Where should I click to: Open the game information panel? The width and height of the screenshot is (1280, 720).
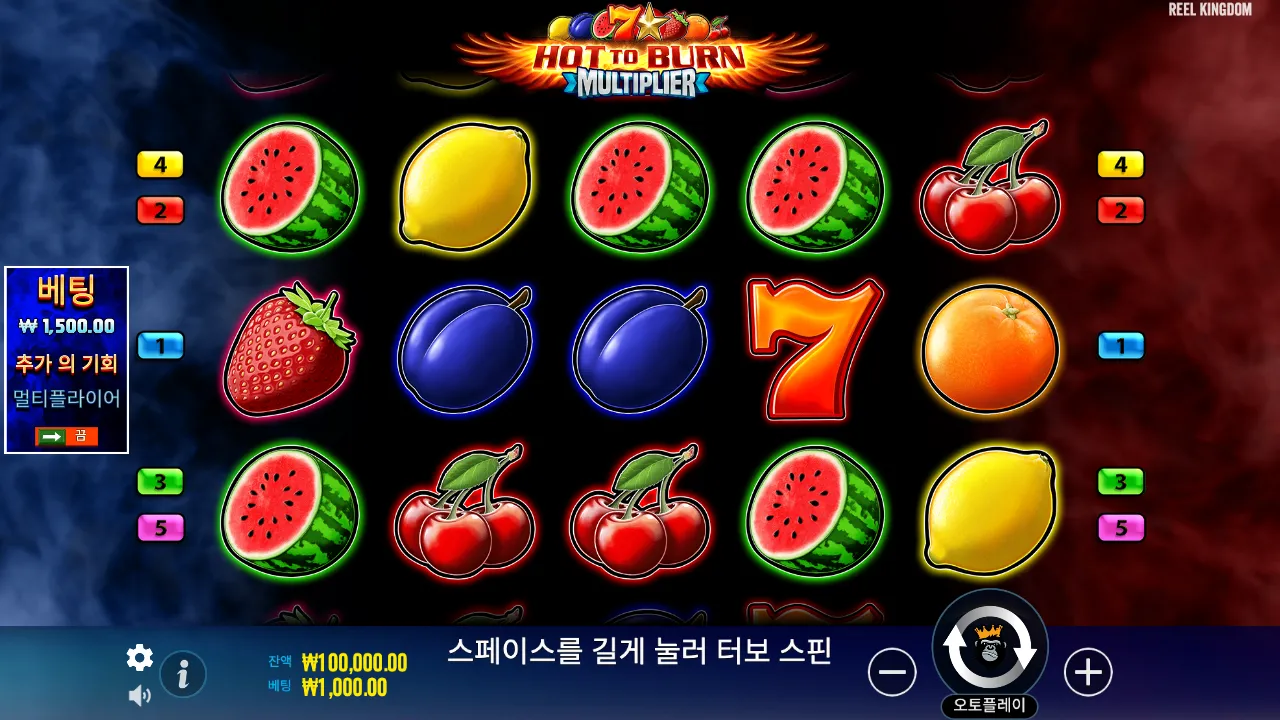(x=181, y=673)
